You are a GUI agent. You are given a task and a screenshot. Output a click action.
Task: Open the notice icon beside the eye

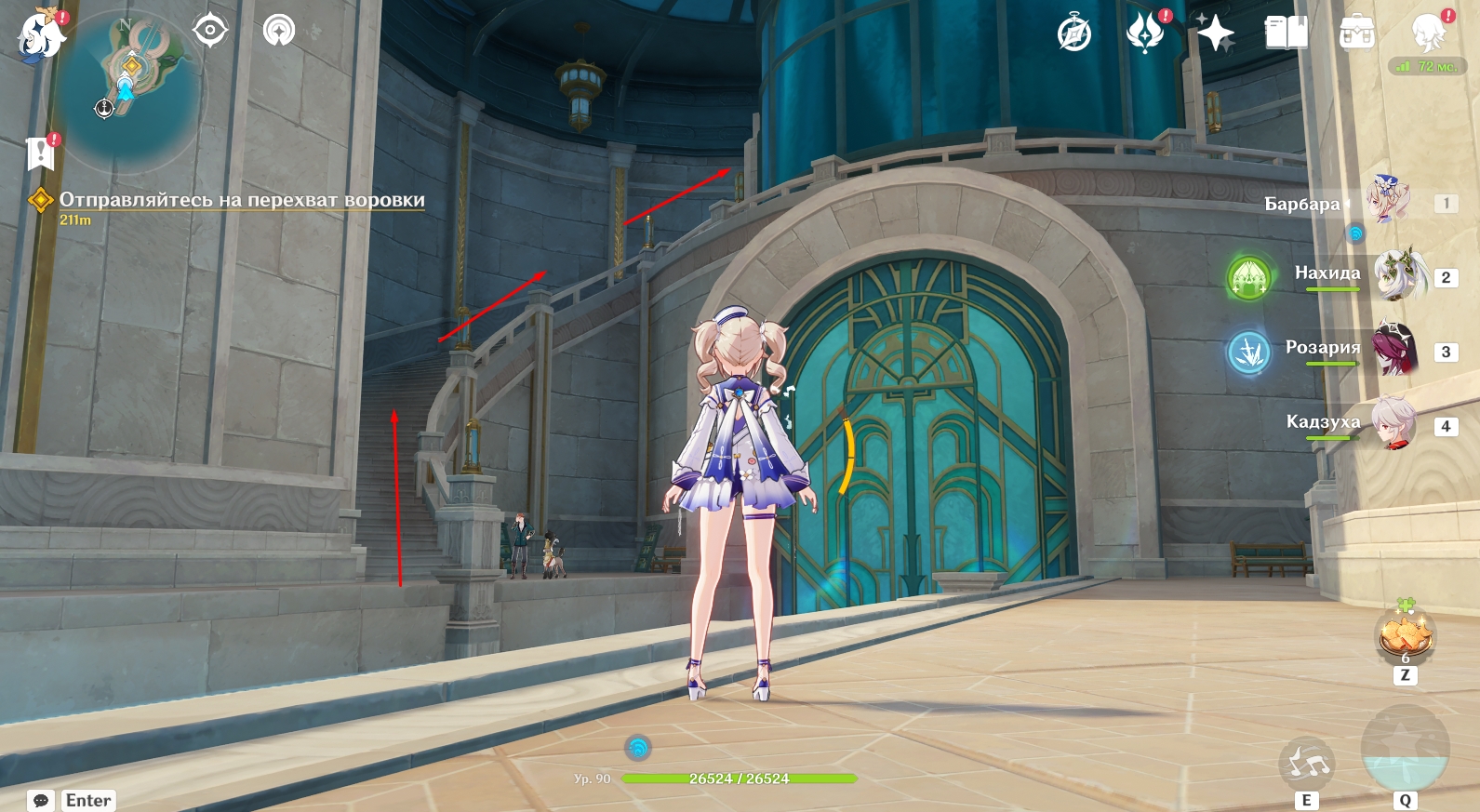pyautogui.click(x=278, y=31)
